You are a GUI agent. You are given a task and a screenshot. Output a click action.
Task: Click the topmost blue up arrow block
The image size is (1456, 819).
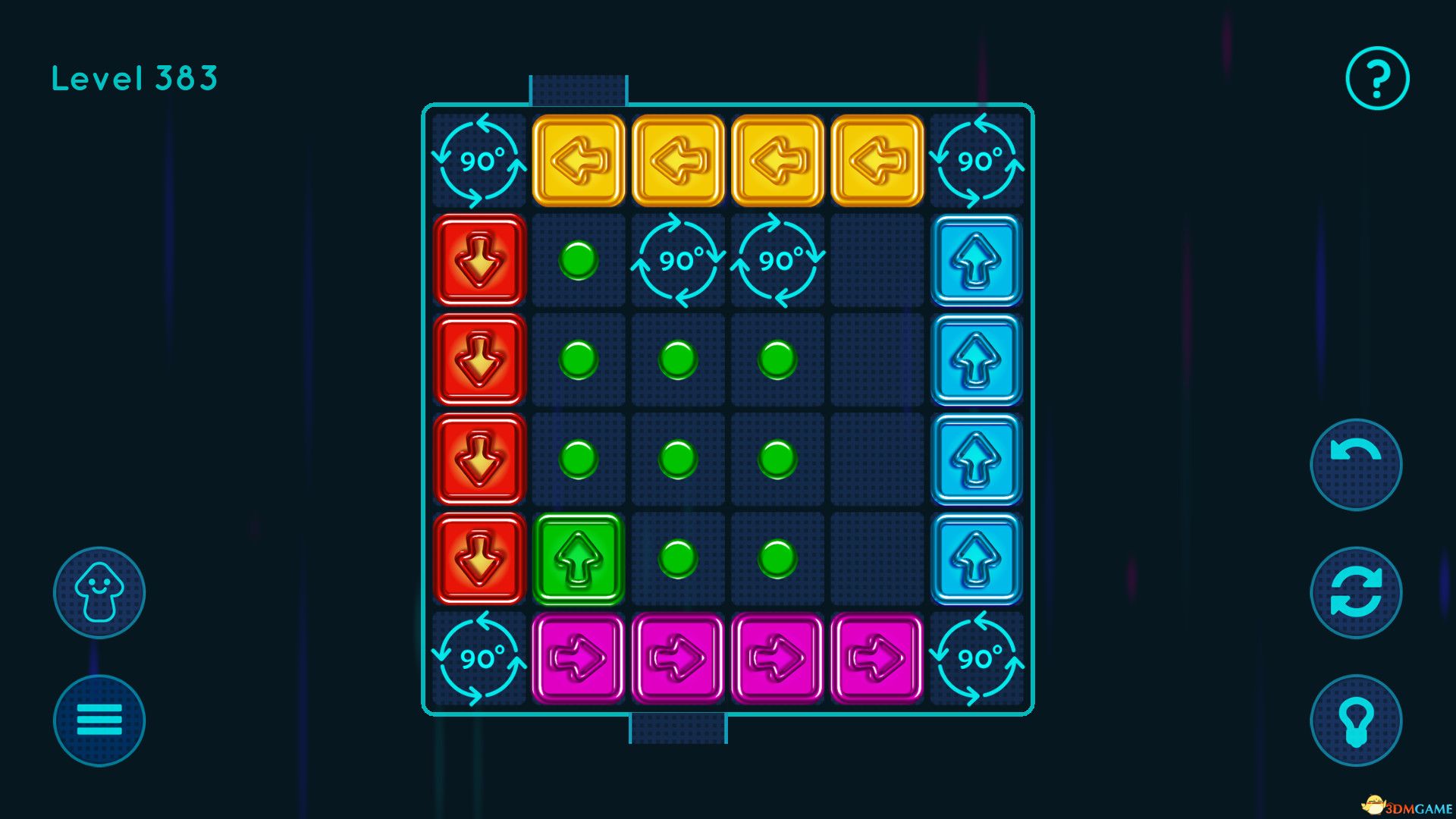976,261
